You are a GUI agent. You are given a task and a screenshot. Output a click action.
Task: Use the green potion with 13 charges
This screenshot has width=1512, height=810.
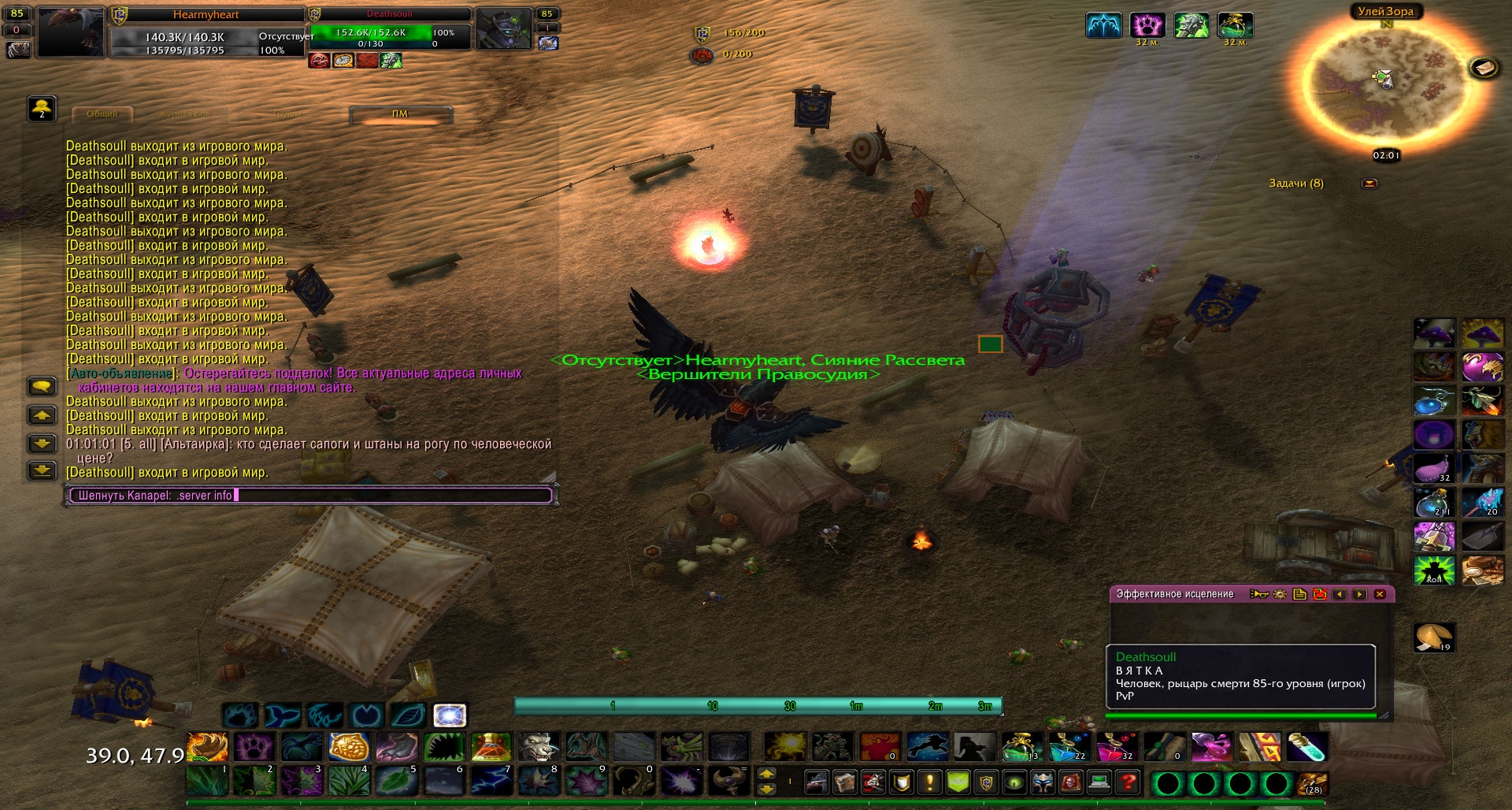click(1021, 747)
